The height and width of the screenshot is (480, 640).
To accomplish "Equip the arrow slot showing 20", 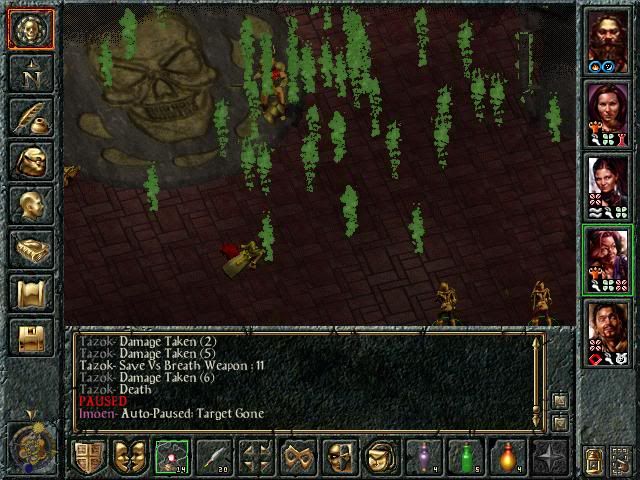I will (213, 456).
